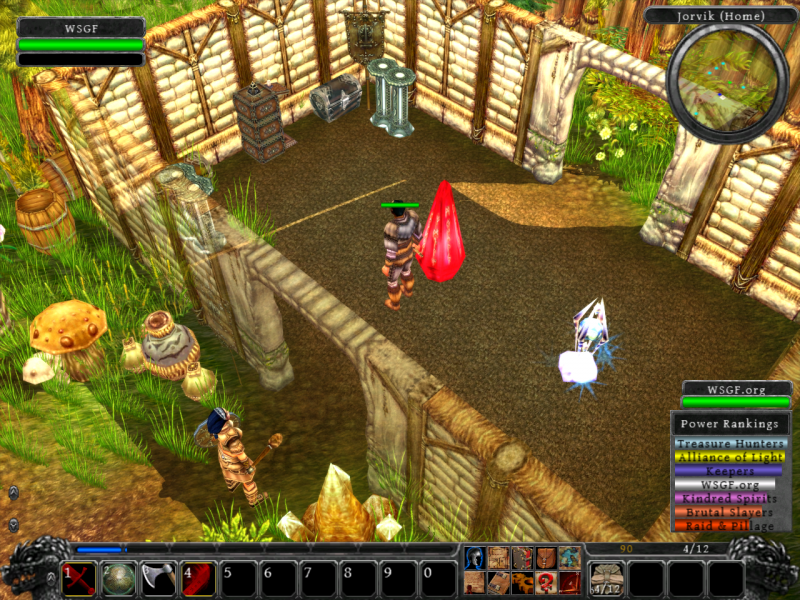Select Alliance of Light ranking entry

point(730,457)
